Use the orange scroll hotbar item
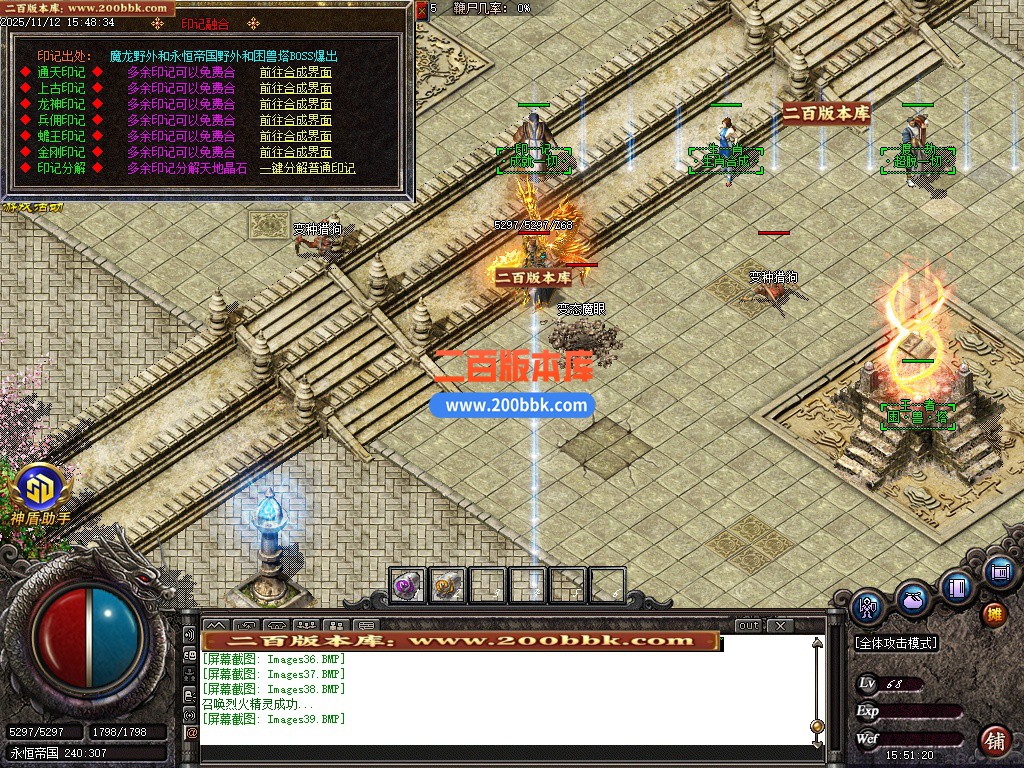The width and height of the screenshot is (1024, 768). pos(447,586)
